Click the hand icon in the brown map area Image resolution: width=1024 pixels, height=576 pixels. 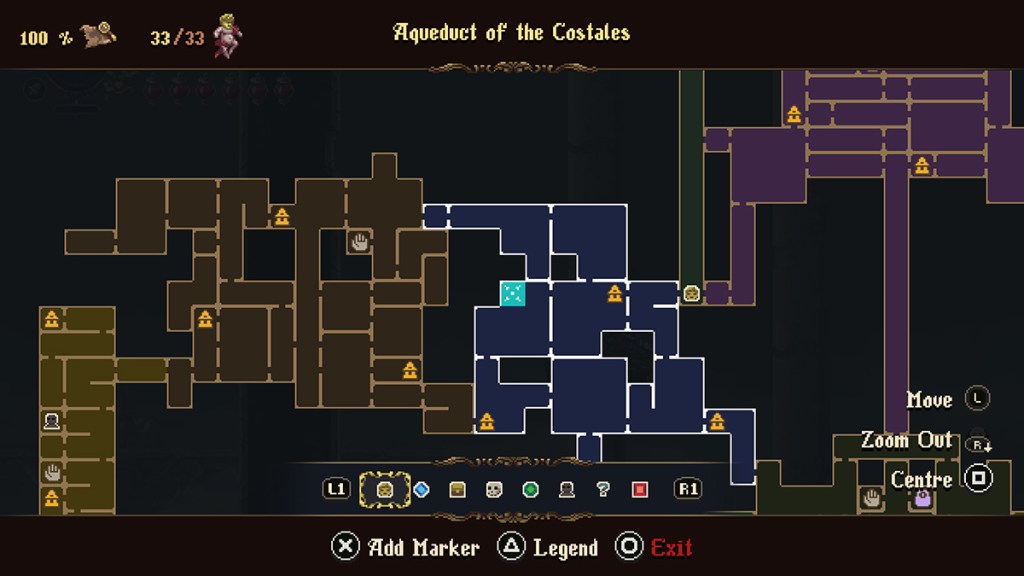click(359, 240)
